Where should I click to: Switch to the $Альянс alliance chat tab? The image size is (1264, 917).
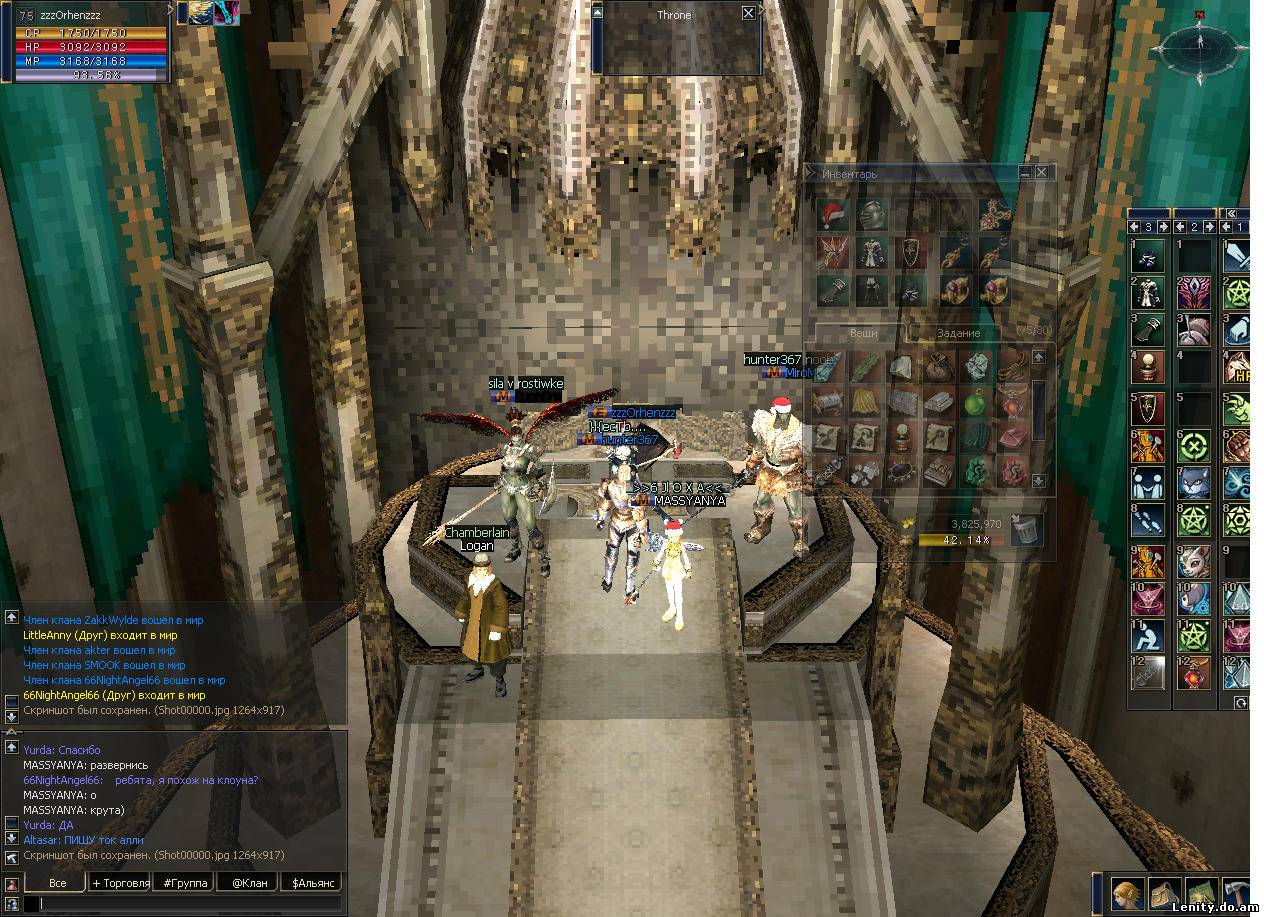tap(313, 883)
